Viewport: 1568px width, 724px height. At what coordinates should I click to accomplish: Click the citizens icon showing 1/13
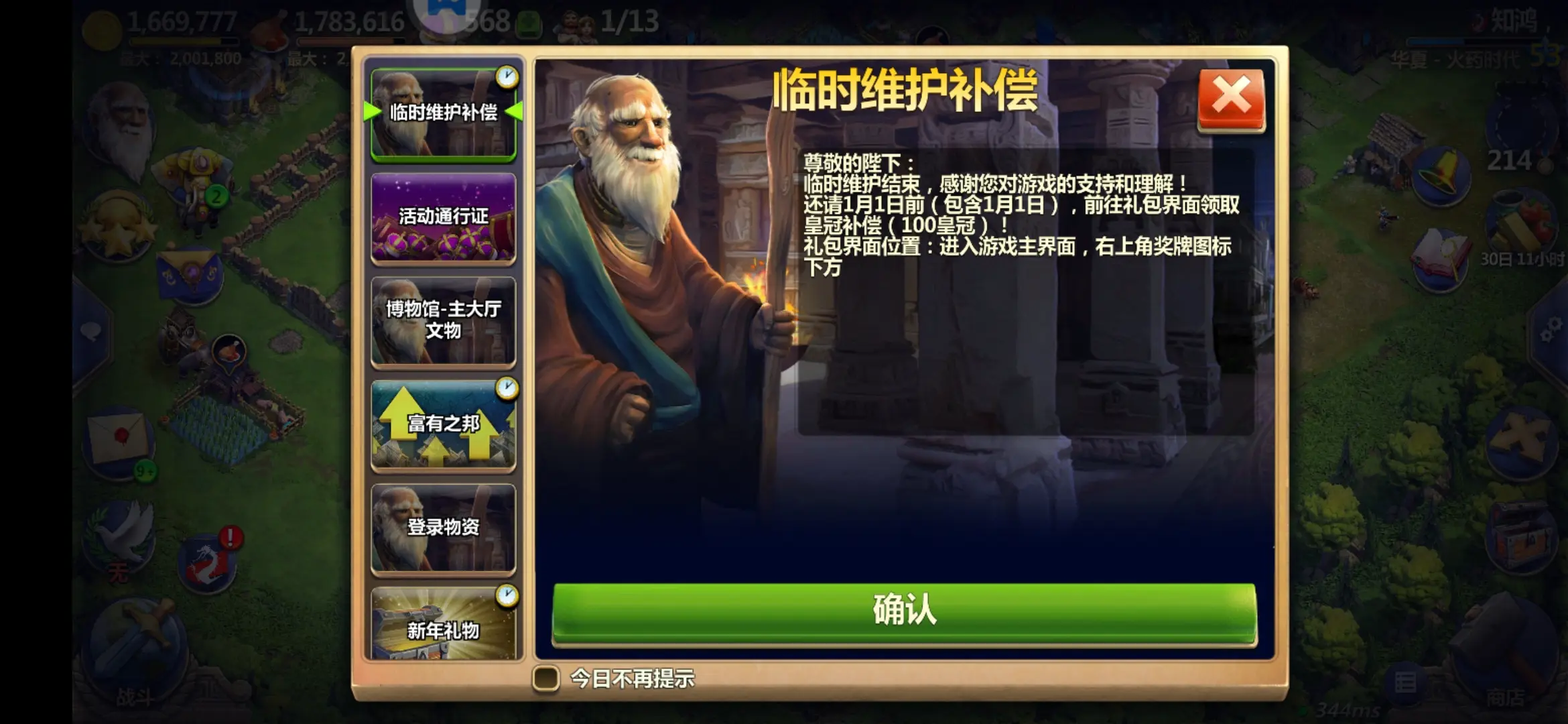[596, 22]
